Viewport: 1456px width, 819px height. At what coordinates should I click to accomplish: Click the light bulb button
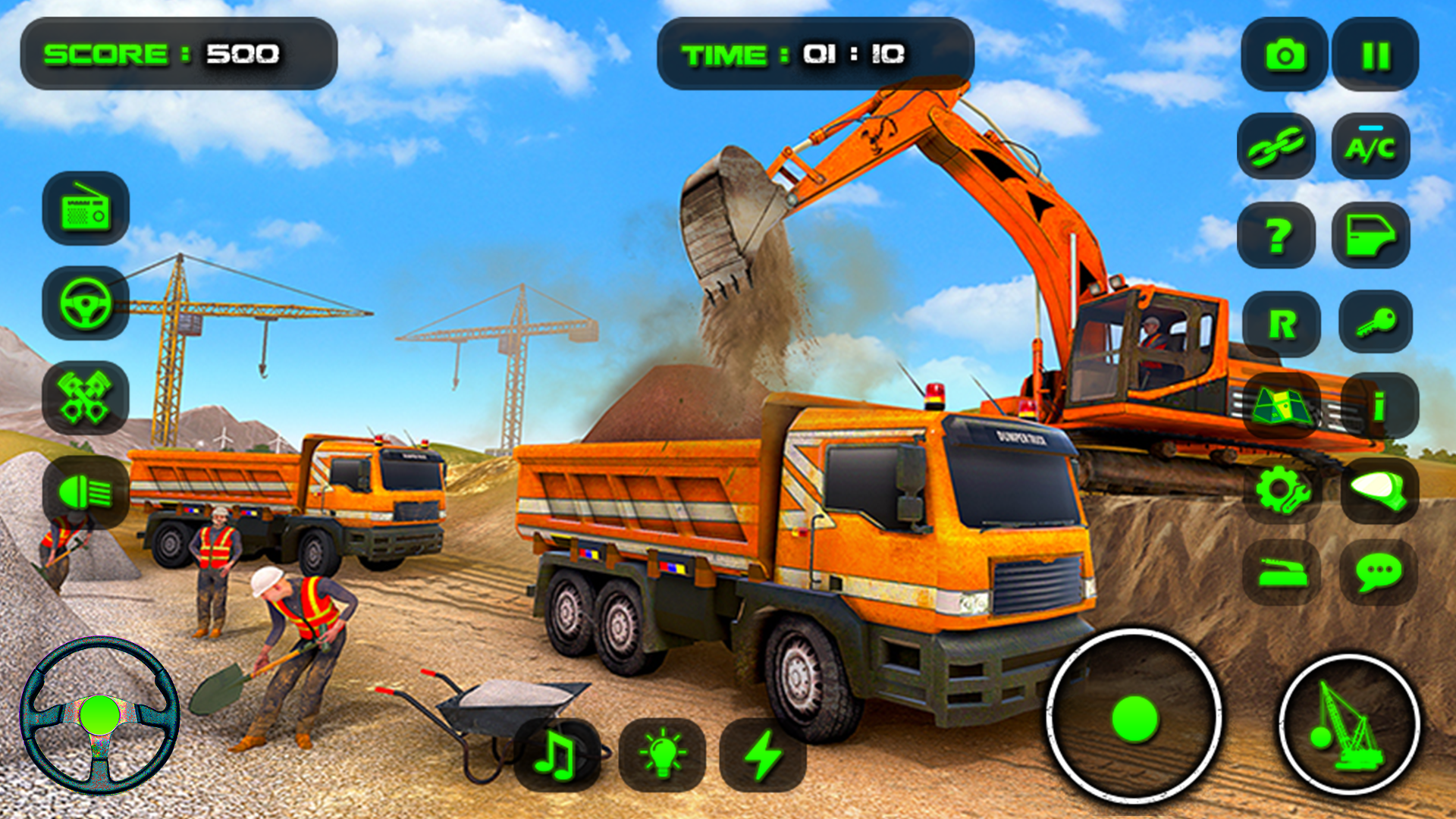[x=662, y=755]
